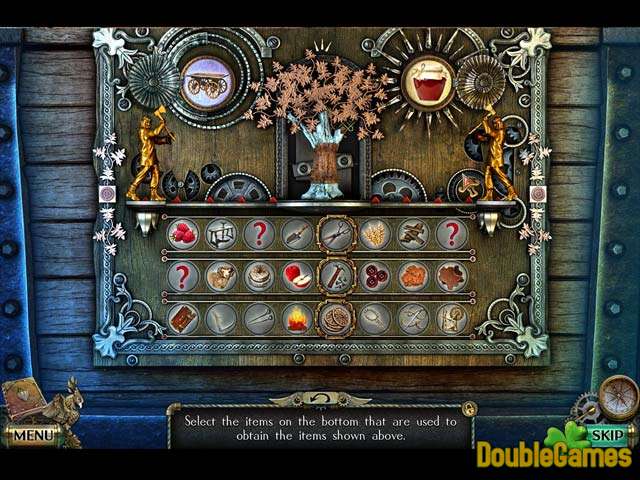The image size is (640, 480).
Task: Click the lock icon on the hint panel
Action: 468,408
